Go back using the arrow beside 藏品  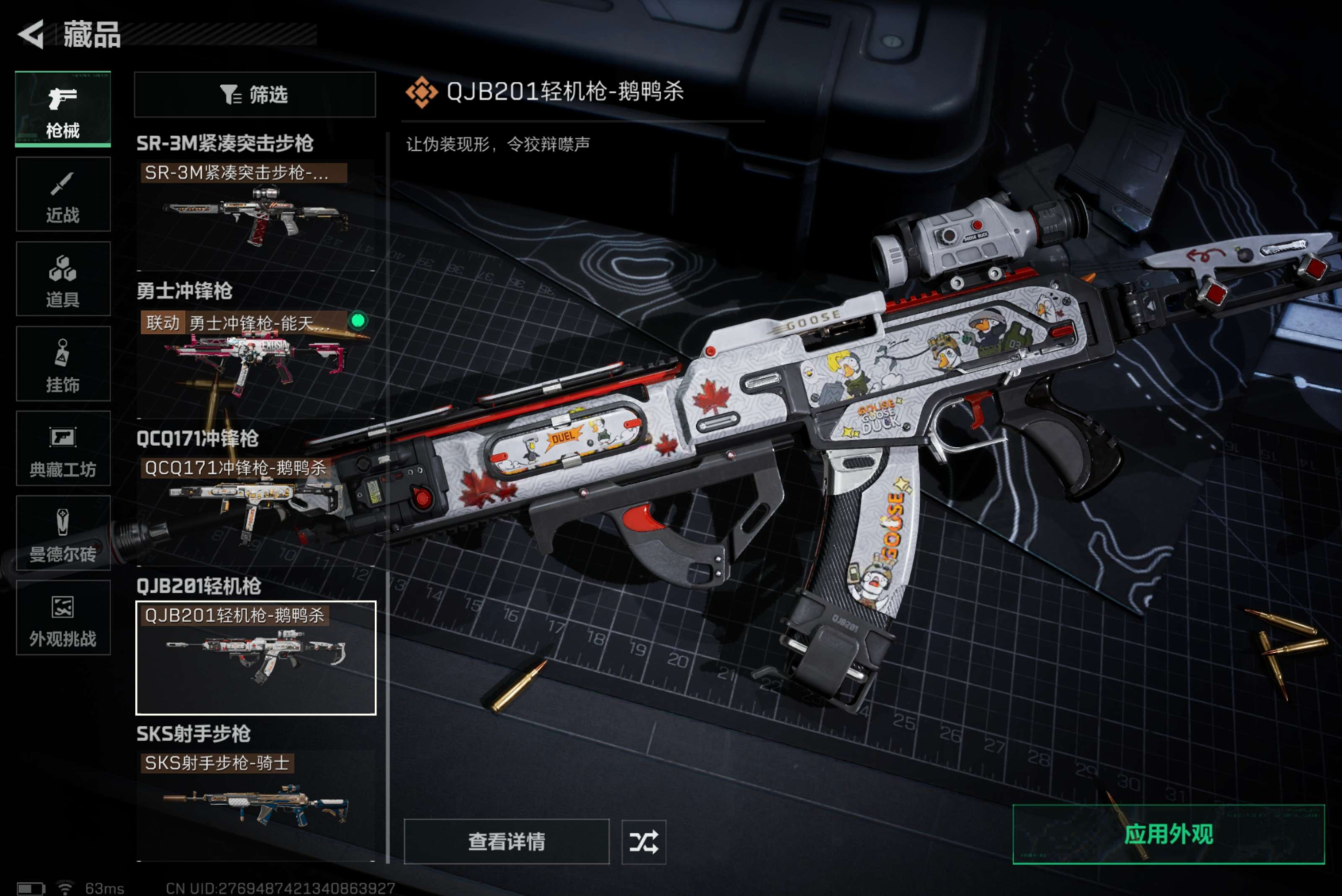coord(31,34)
